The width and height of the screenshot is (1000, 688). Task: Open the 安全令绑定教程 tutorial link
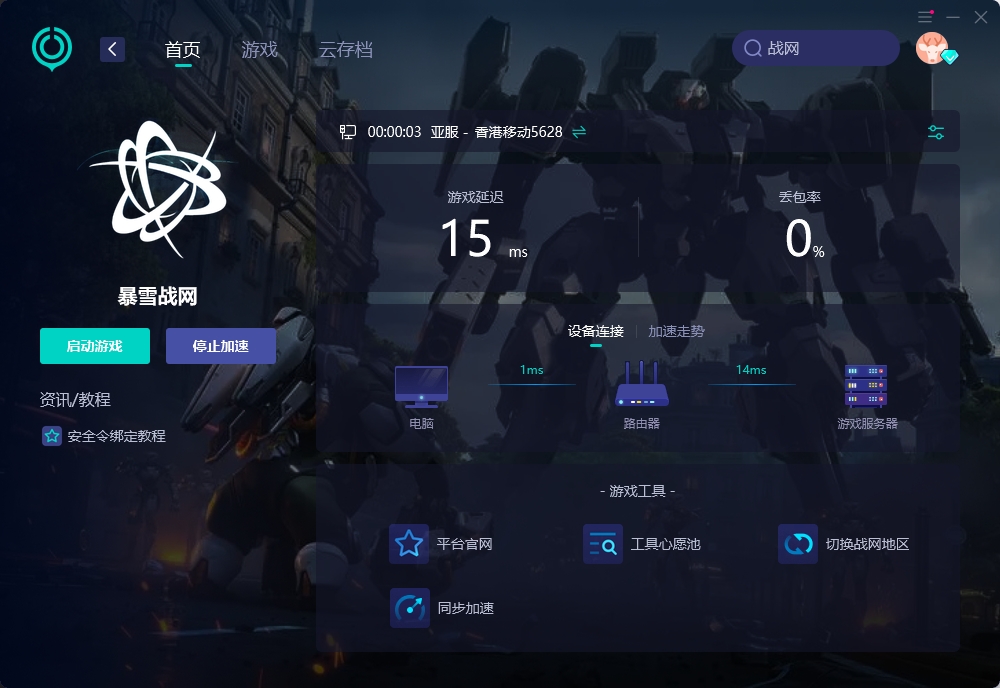pyautogui.click(x=116, y=436)
